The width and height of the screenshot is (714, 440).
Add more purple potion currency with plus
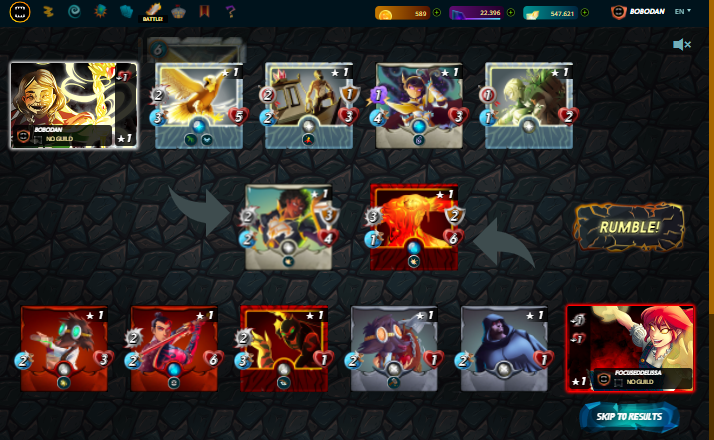pyautogui.click(x=511, y=13)
